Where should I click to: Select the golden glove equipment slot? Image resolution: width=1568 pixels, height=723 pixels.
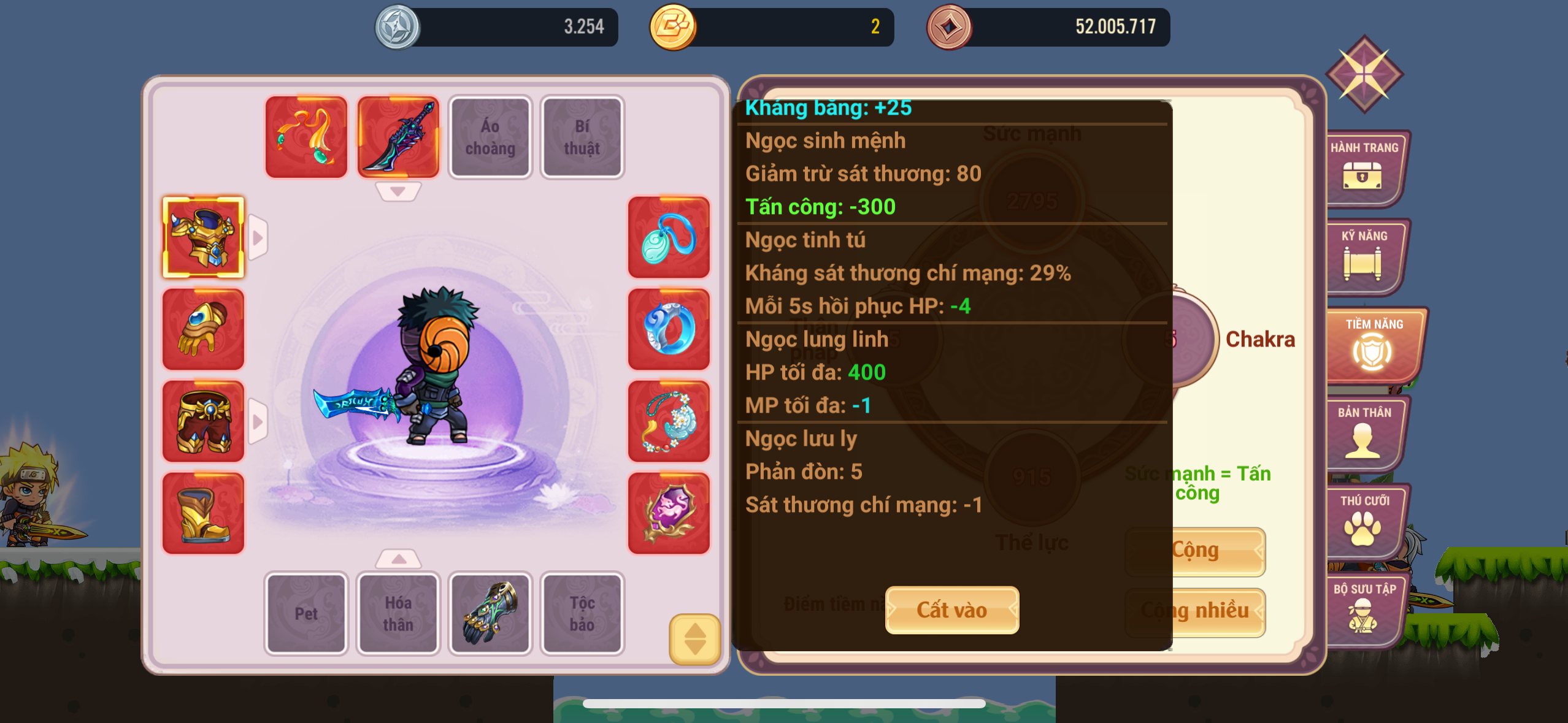pos(203,329)
